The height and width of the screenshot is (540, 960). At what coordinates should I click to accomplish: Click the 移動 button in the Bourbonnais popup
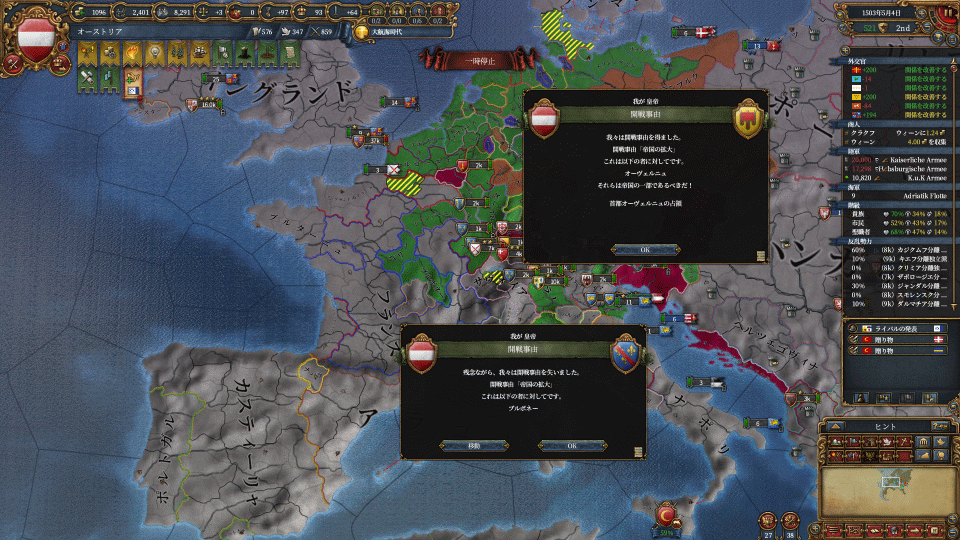click(473, 445)
